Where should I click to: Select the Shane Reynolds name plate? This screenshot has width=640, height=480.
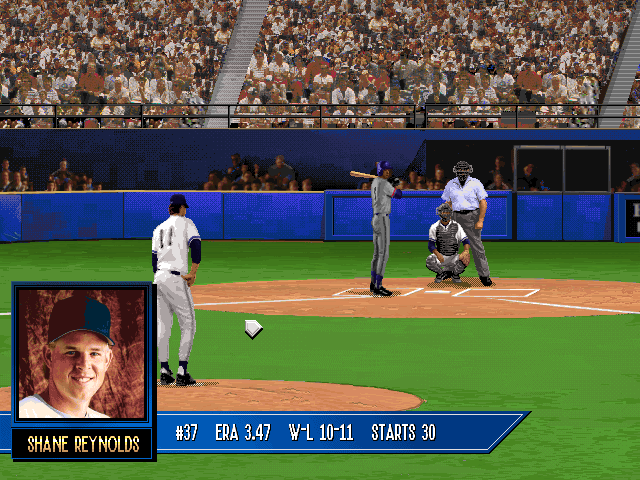(x=83, y=443)
